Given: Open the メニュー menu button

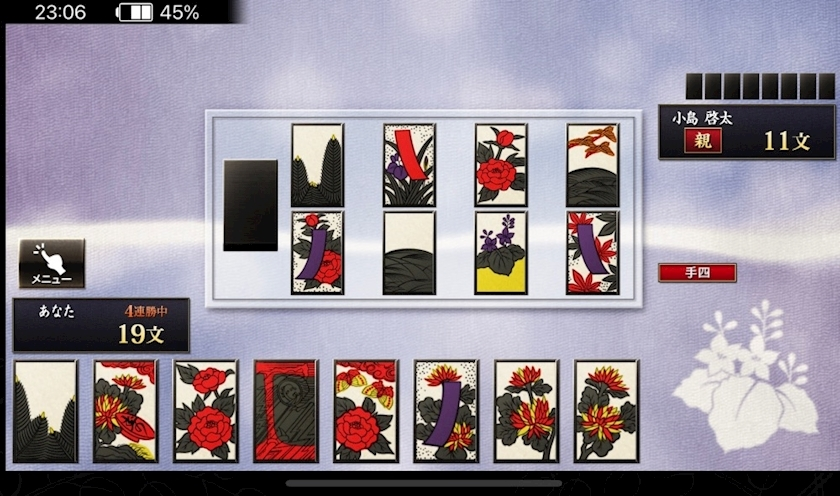Looking at the screenshot, I should click(52, 264).
